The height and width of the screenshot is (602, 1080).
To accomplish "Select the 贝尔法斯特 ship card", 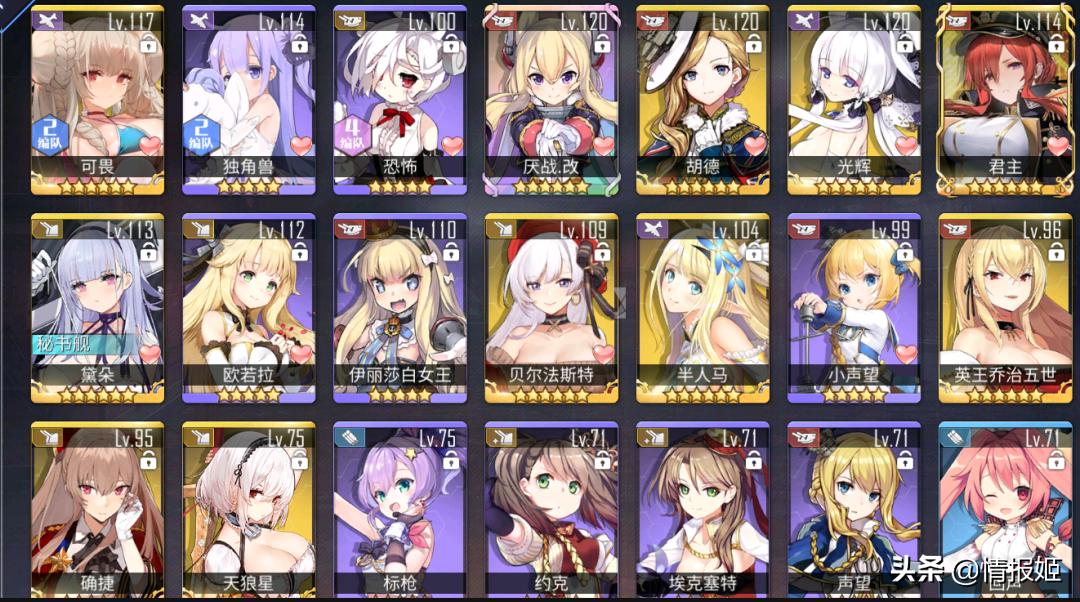I will pyautogui.click(x=551, y=306).
